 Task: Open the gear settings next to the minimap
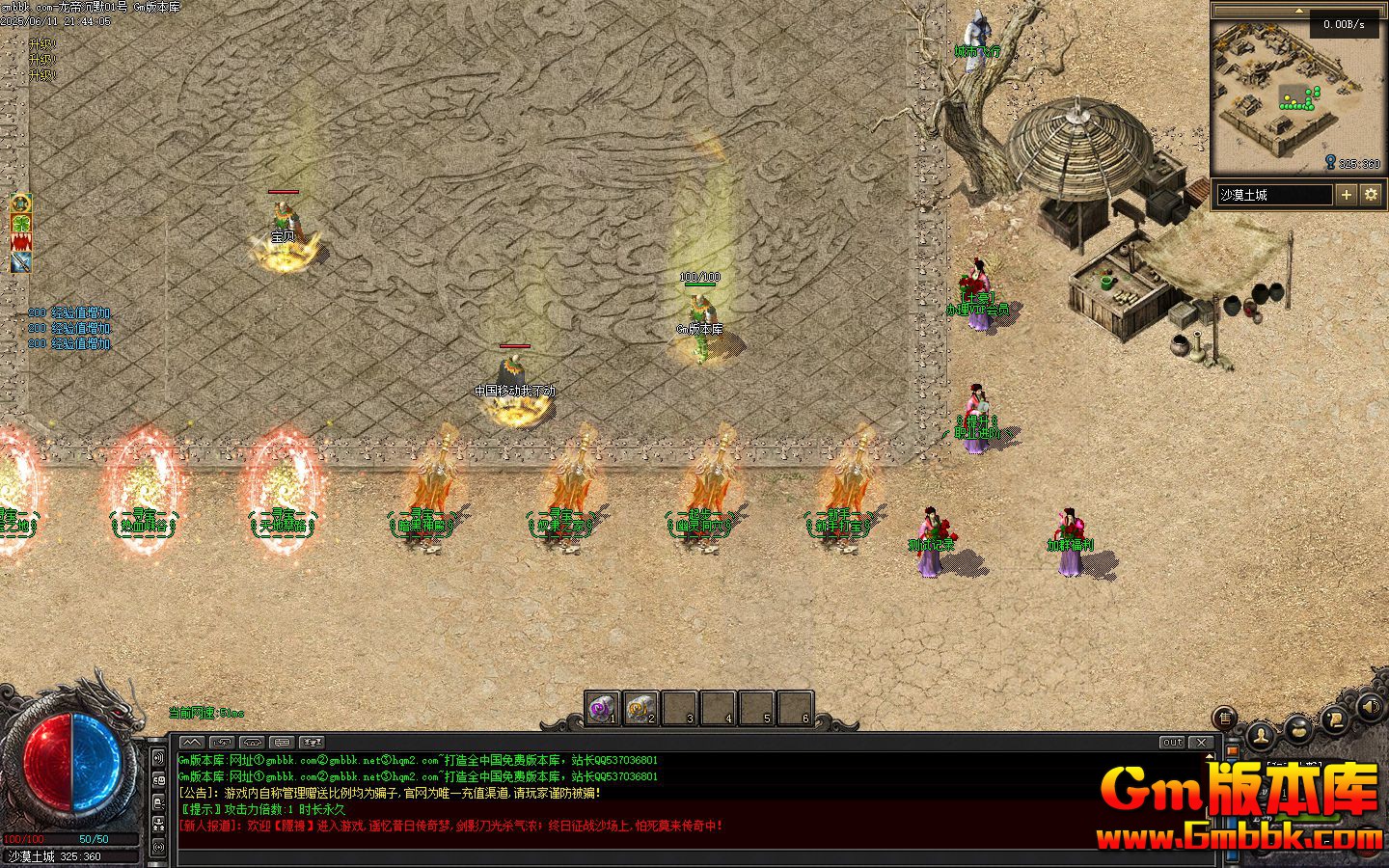[1371, 195]
